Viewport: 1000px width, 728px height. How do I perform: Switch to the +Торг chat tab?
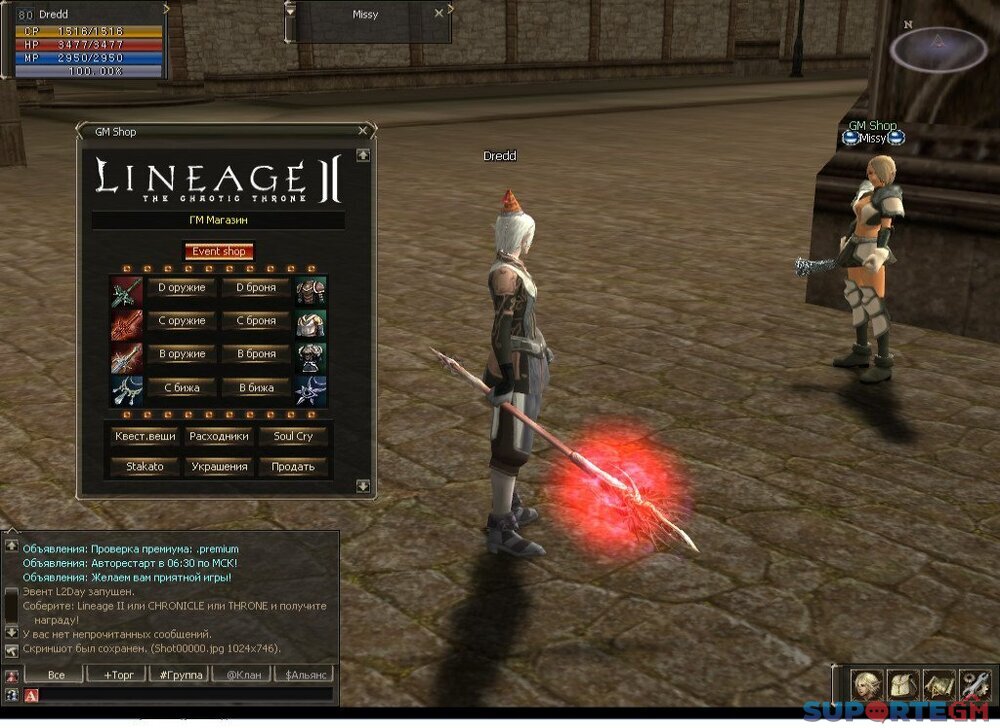(118, 675)
